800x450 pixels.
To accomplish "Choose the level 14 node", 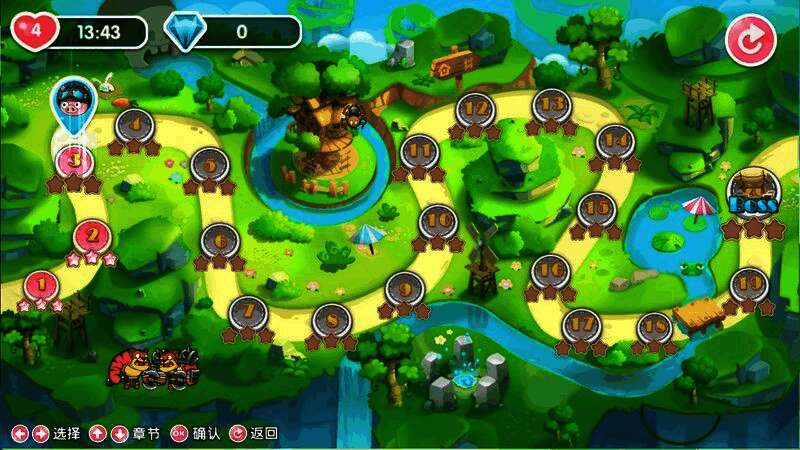I will [x=613, y=141].
